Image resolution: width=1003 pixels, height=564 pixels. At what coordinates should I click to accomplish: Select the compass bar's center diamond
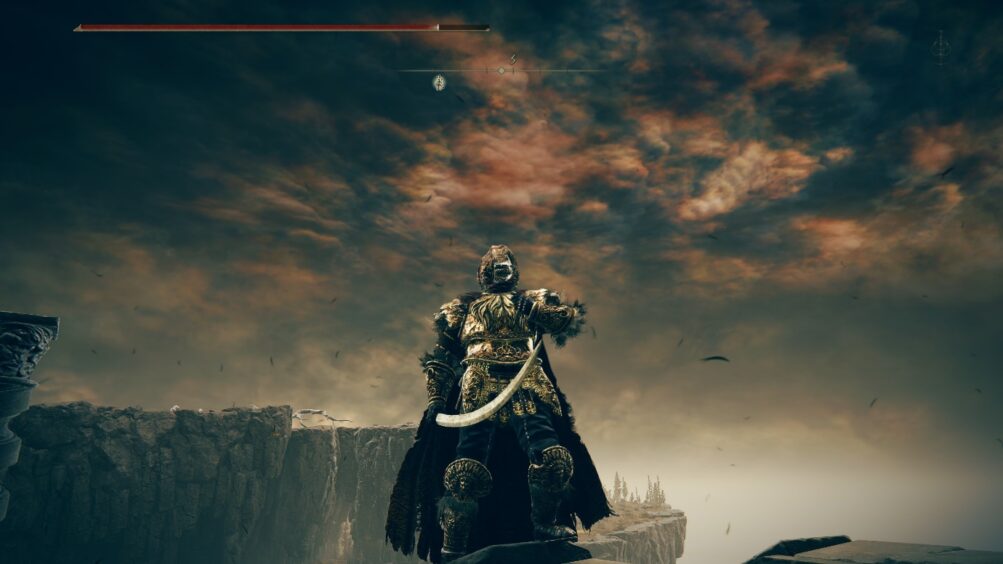(x=502, y=70)
